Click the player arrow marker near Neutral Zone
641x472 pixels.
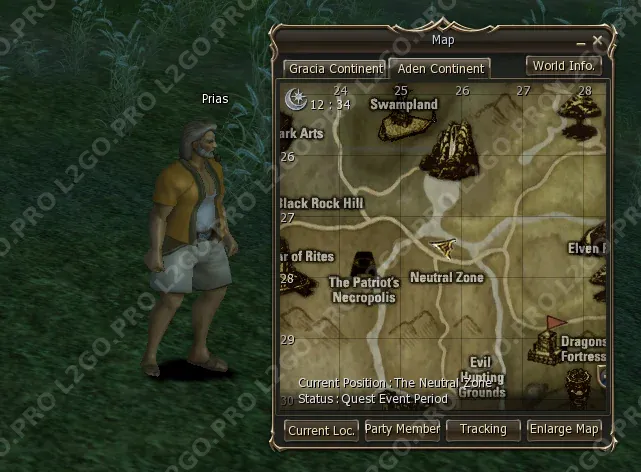(x=443, y=246)
